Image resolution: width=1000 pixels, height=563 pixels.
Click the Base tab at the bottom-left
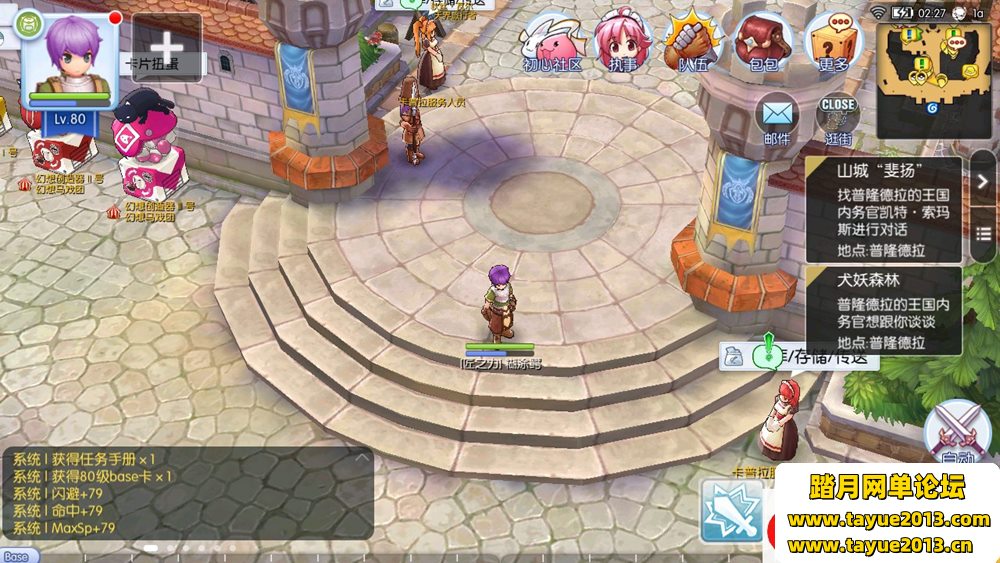pyautogui.click(x=16, y=556)
